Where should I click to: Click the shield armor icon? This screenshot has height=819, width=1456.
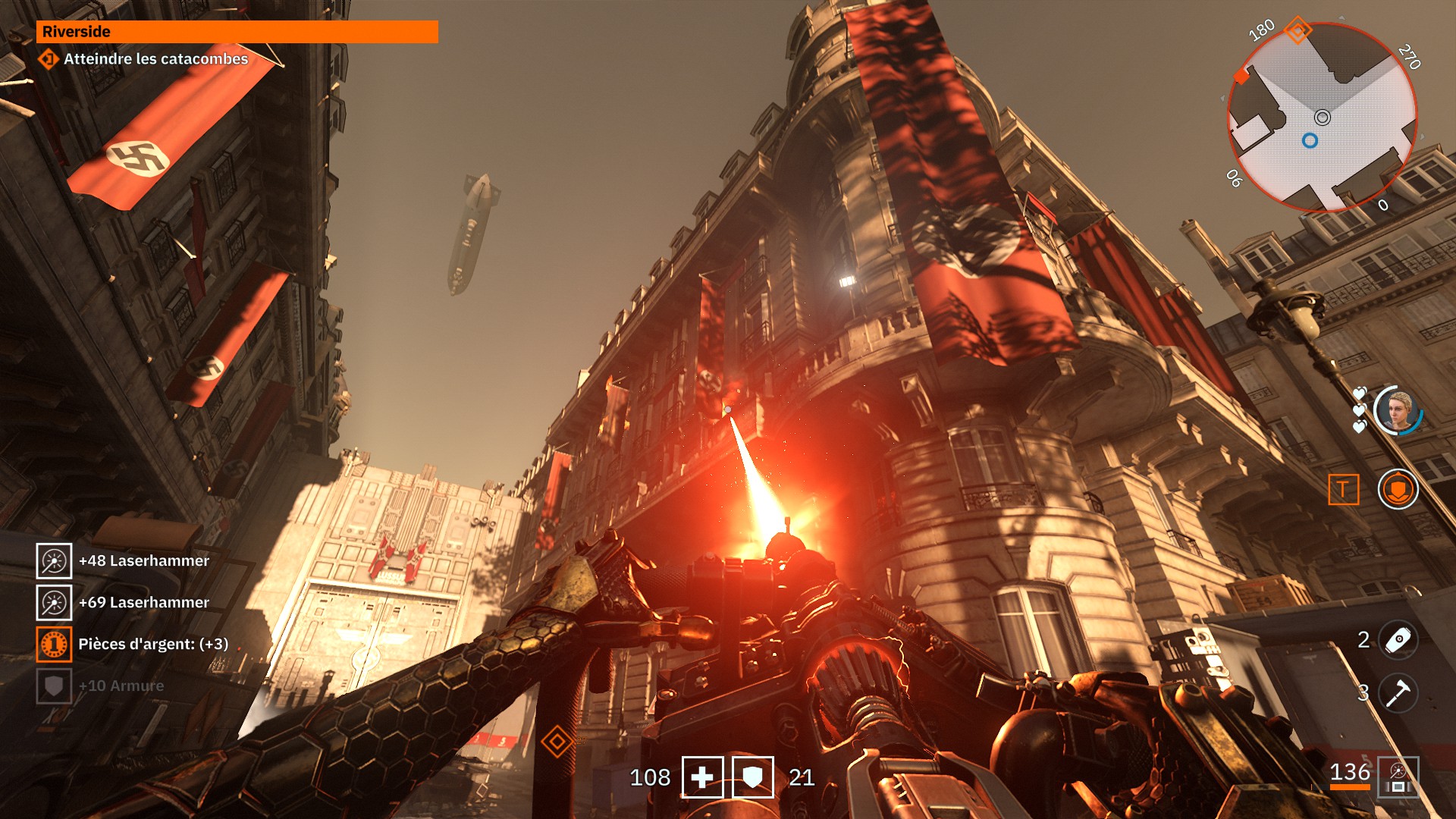[752, 777]
